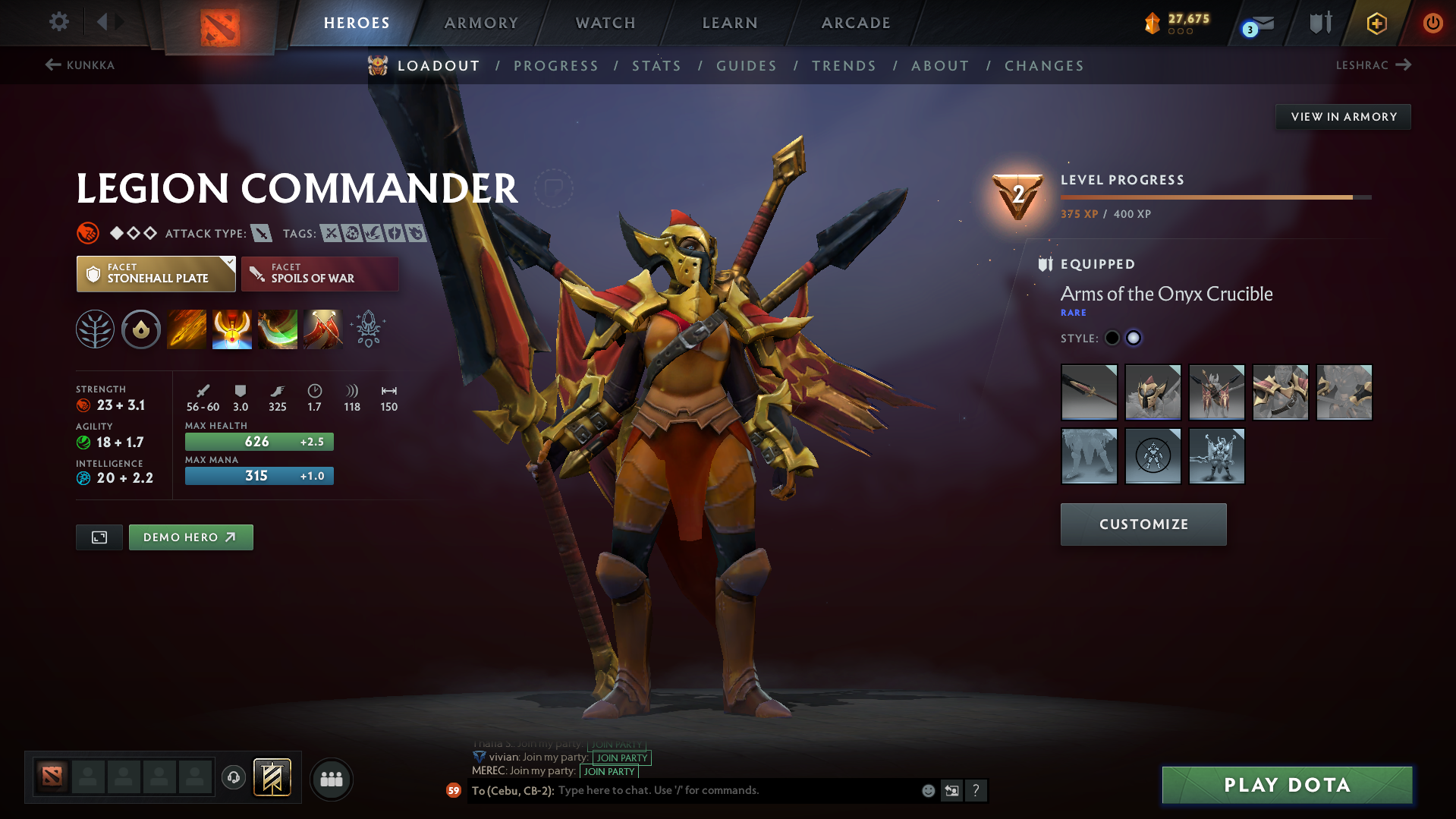Select the Moment of Courage ability icon

point(278,329)
